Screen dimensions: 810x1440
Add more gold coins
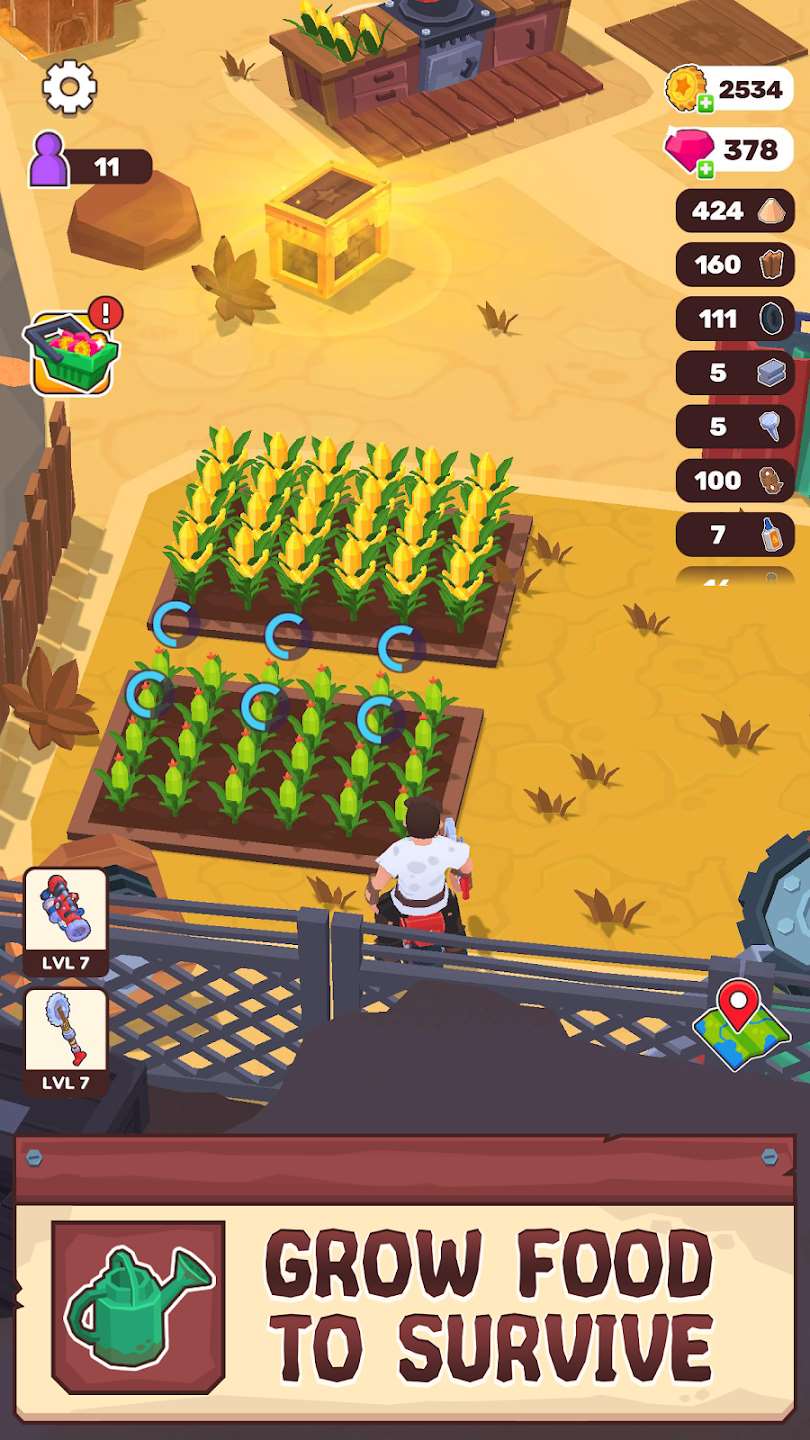click(x=706, y=103)
